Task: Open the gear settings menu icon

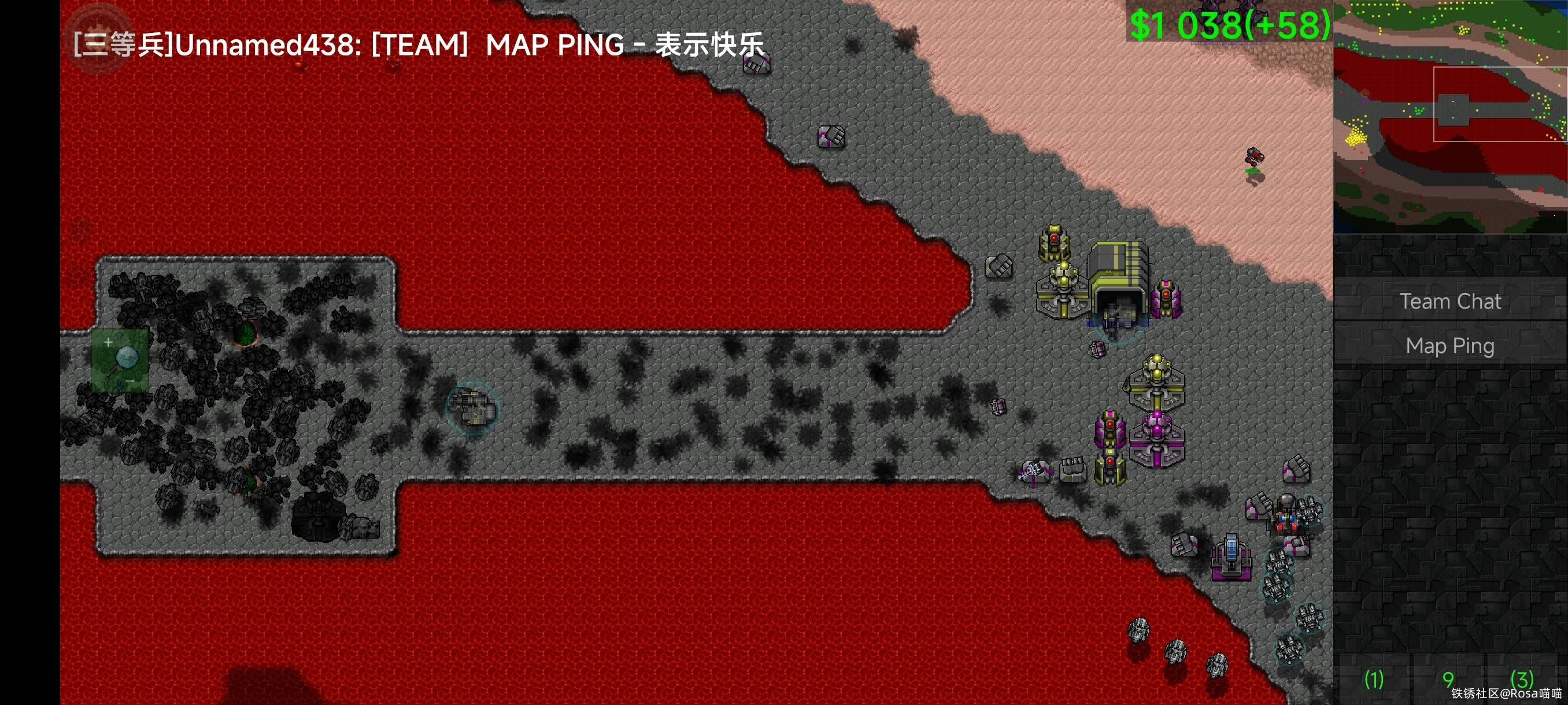Action: [x=97, y=38]
